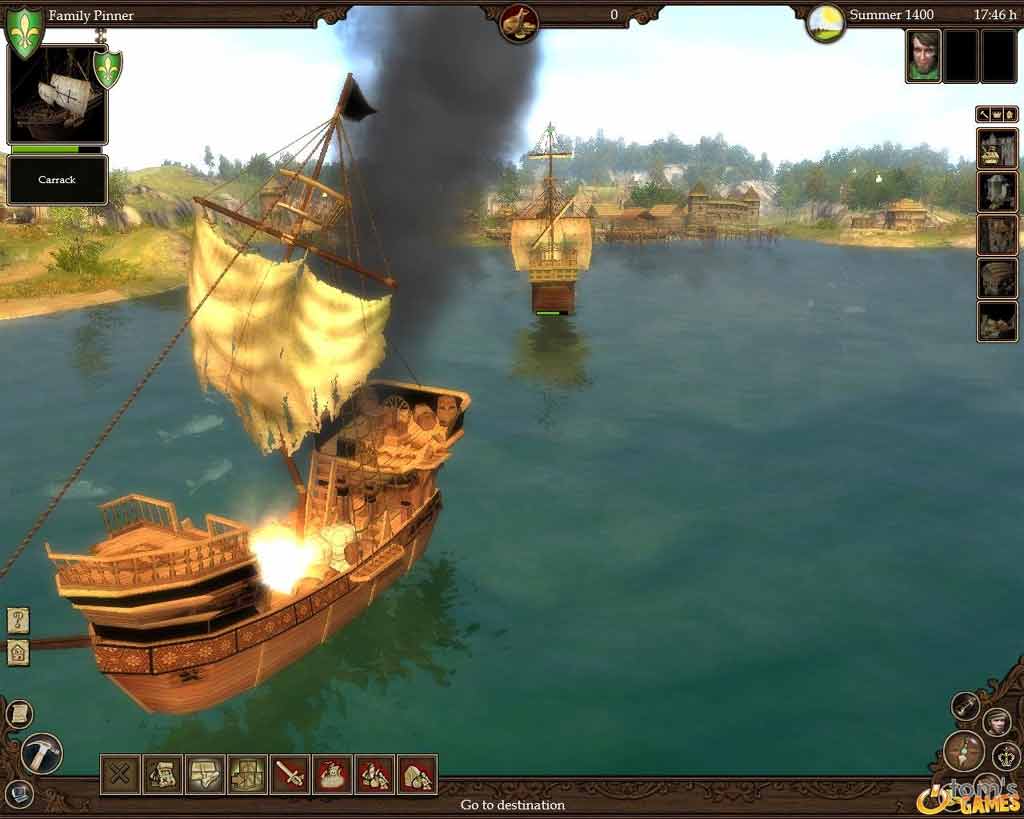The width and height of the screenshot is (1024, 819).
Task: Click the house icon on the left edge
Action: (18, 653)
